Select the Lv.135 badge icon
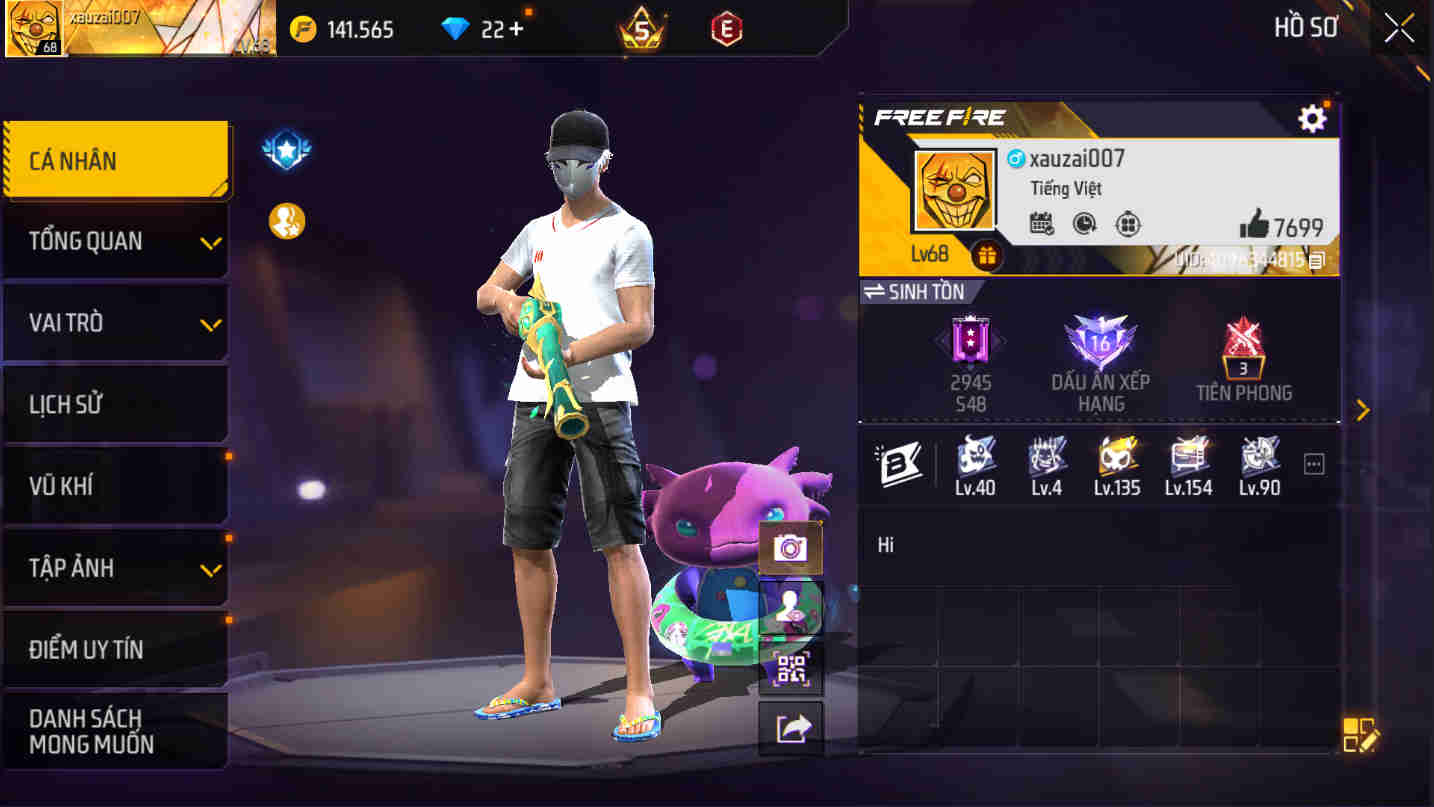Screen dimensions: 1434x807 coord(1117,460)
